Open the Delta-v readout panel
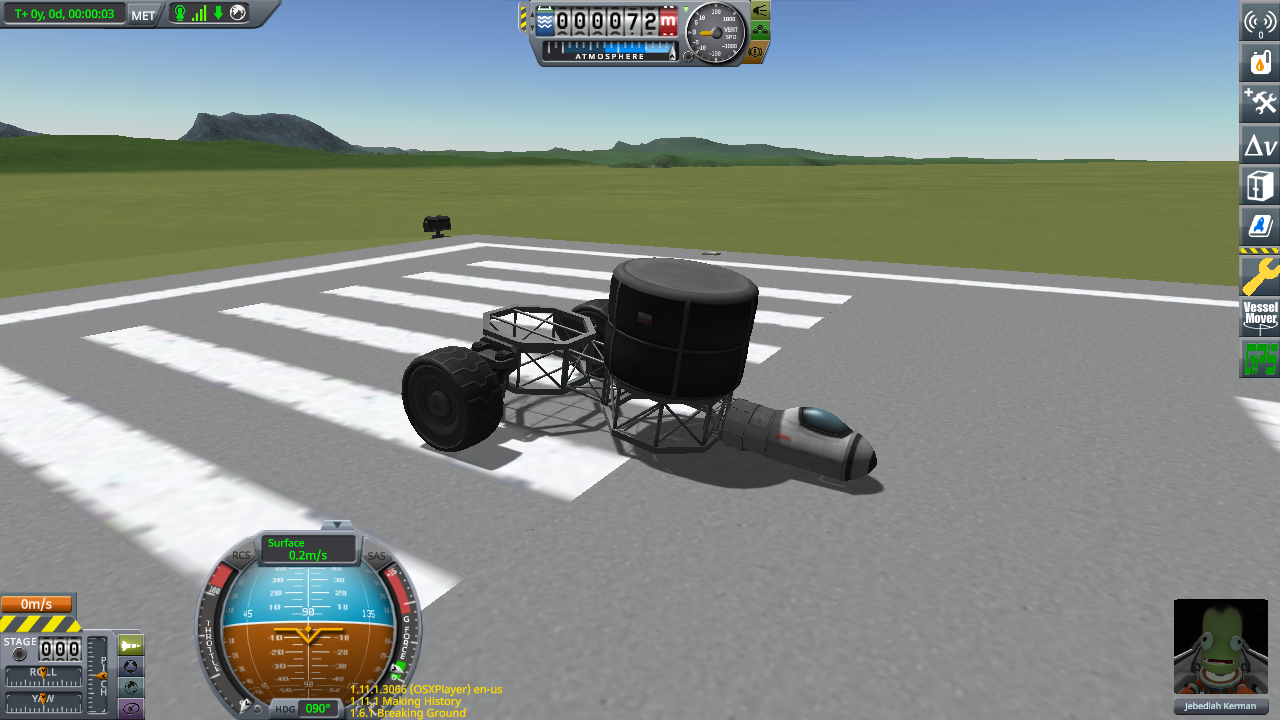The image size is (1280, 720). [x=1258, y=143]
